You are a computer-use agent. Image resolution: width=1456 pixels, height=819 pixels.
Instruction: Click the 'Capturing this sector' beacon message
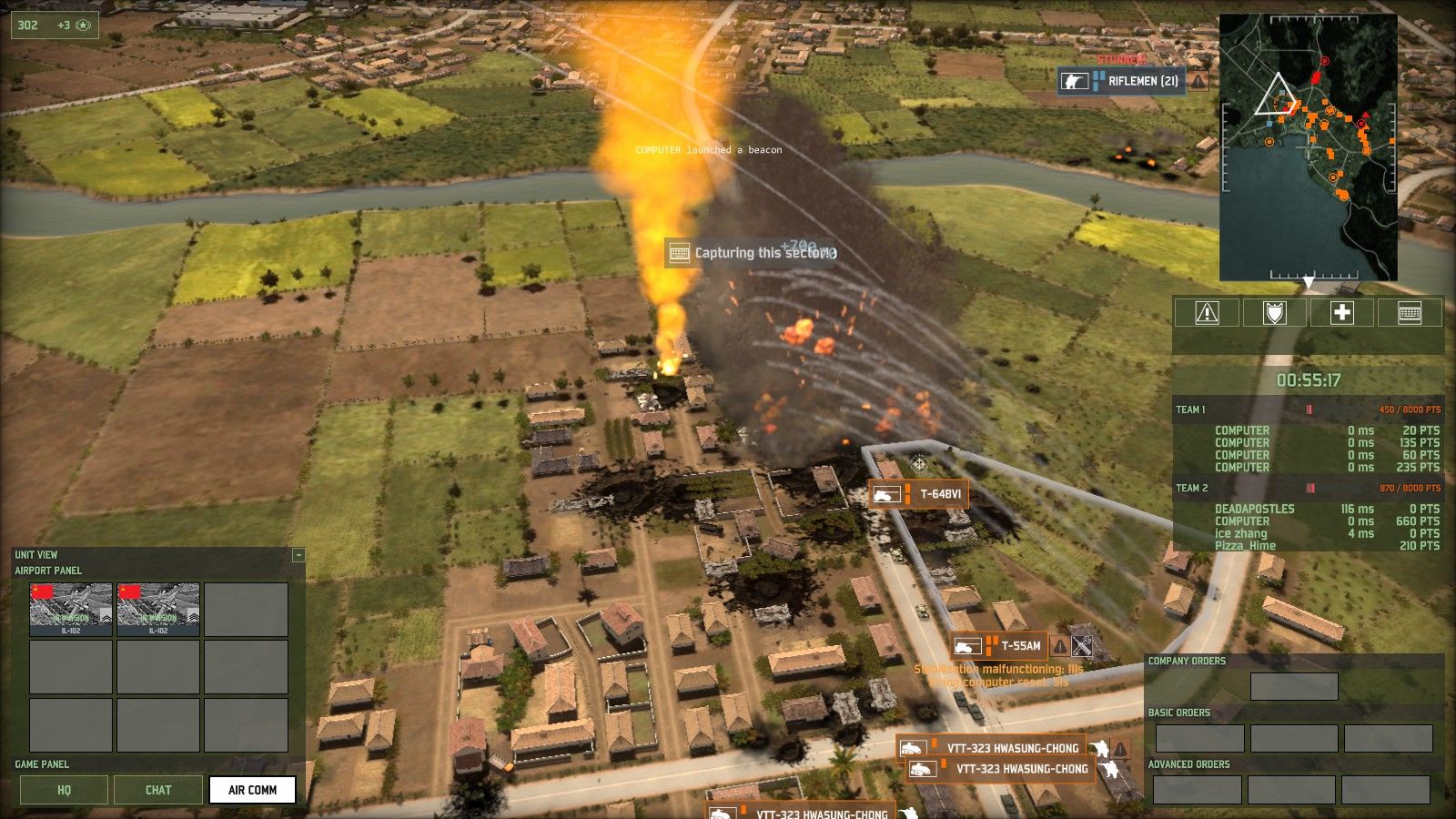[x=753, y=253]
